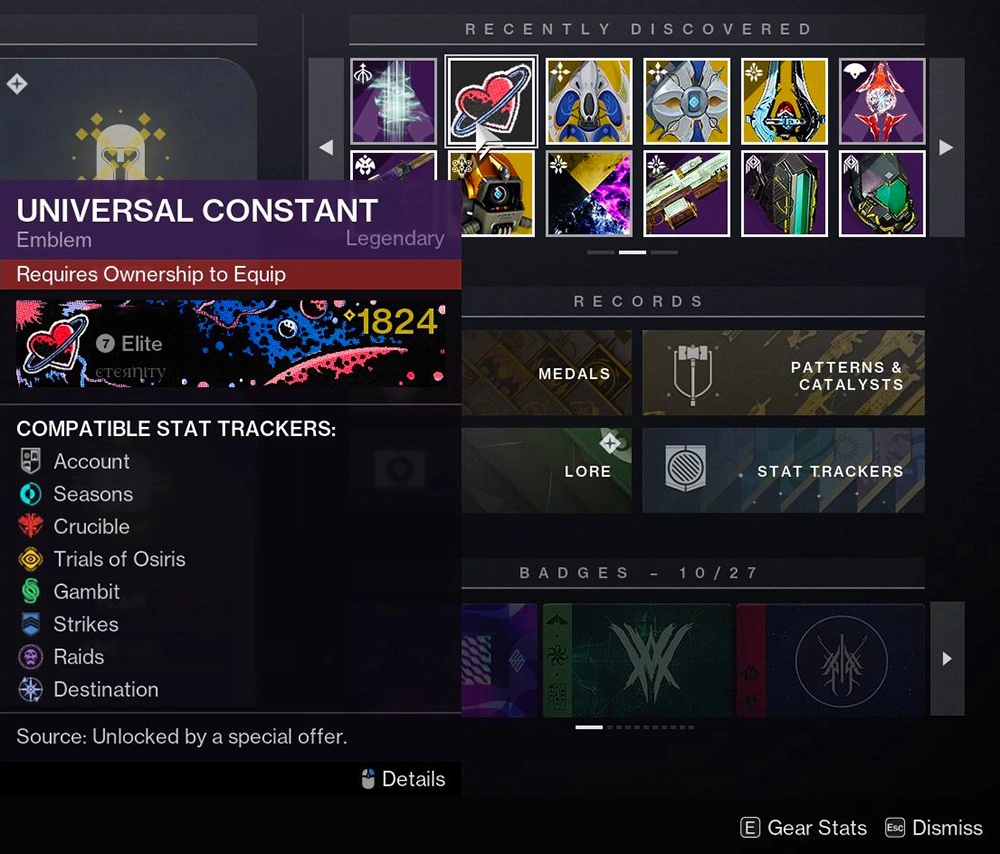Select the dark armor piece with teal panel

784,193
